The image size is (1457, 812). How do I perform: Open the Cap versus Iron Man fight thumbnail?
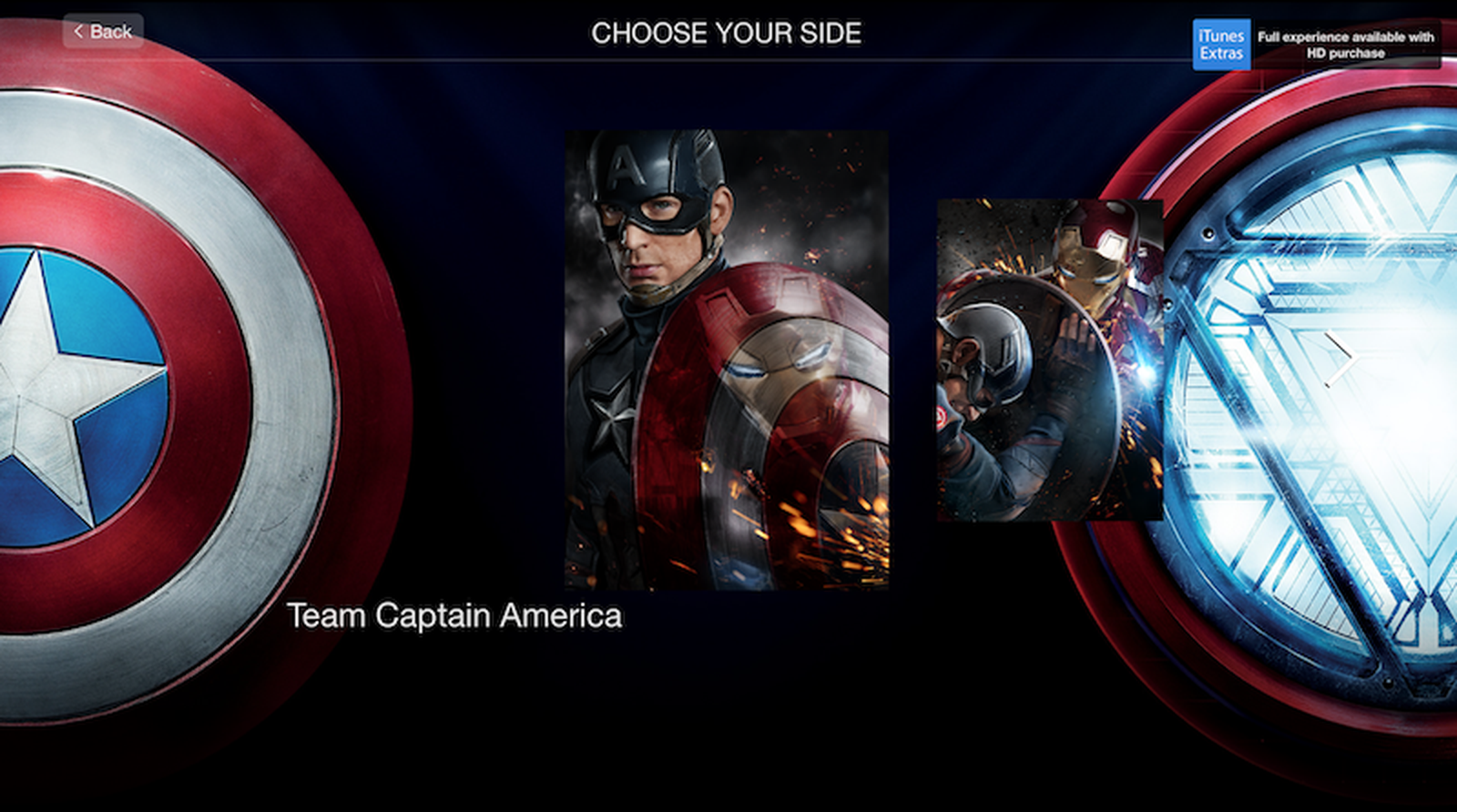[x=1047, y=360]
